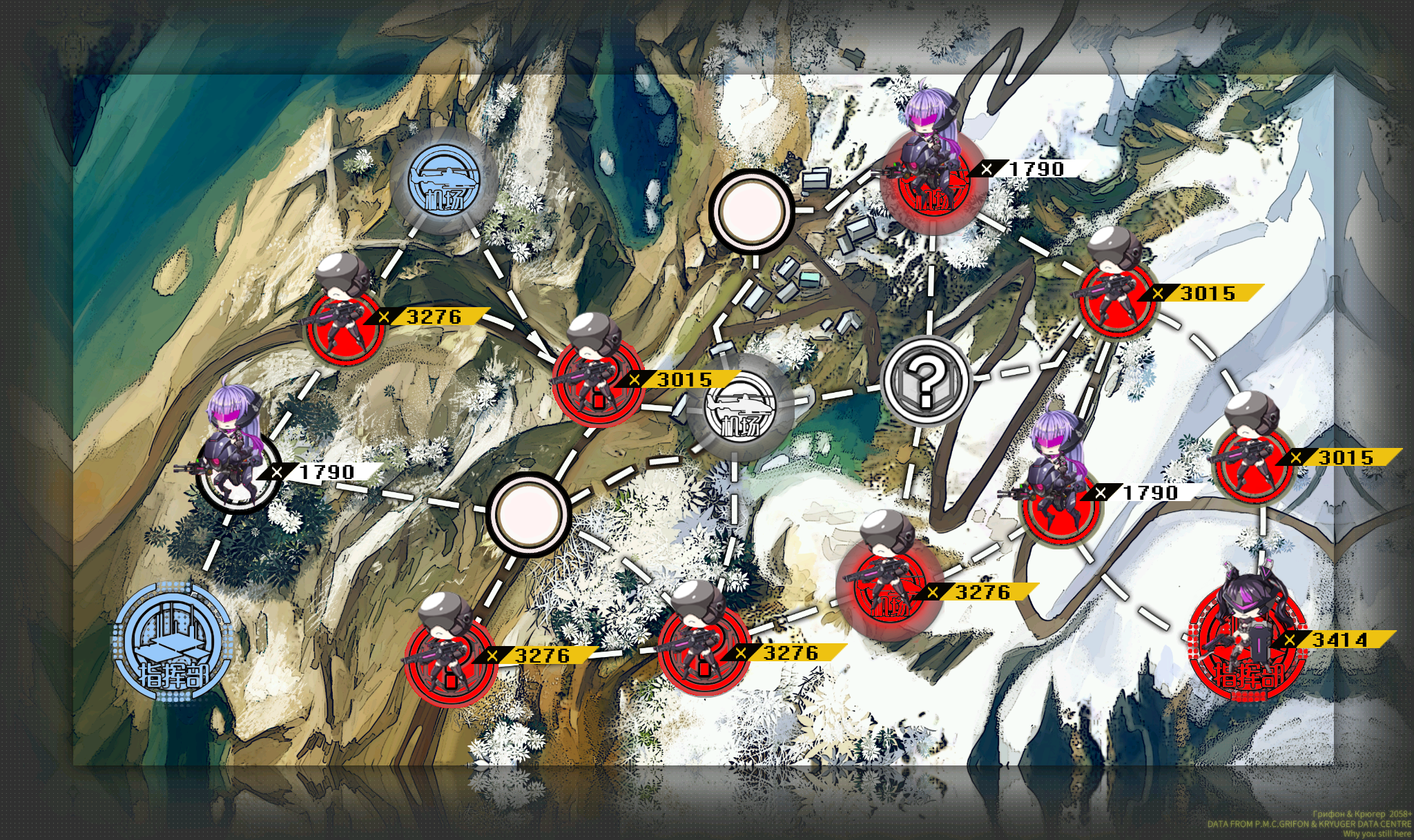This screenshot has height=840, width=1414.
Task: Target the 3276 enemy on the red heliport
Action: 888,586
